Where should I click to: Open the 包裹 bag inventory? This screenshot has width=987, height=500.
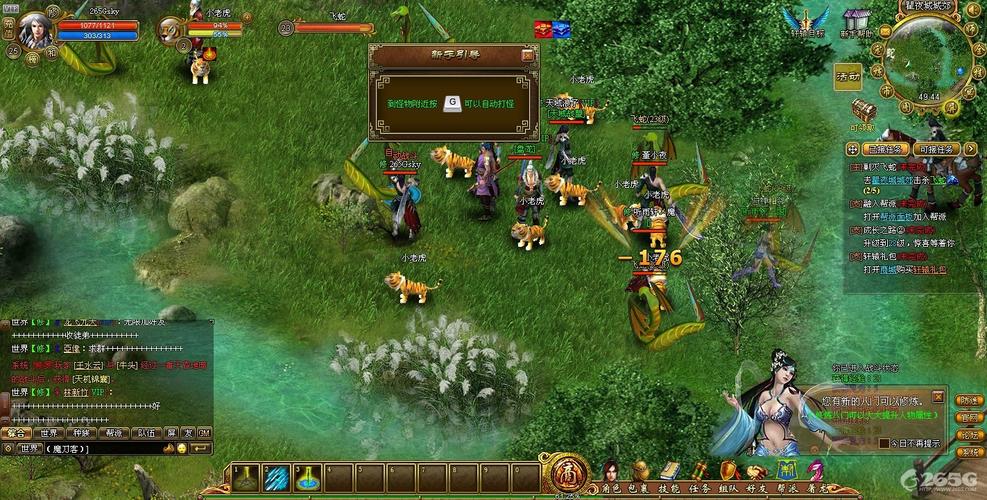click(638, 471)
